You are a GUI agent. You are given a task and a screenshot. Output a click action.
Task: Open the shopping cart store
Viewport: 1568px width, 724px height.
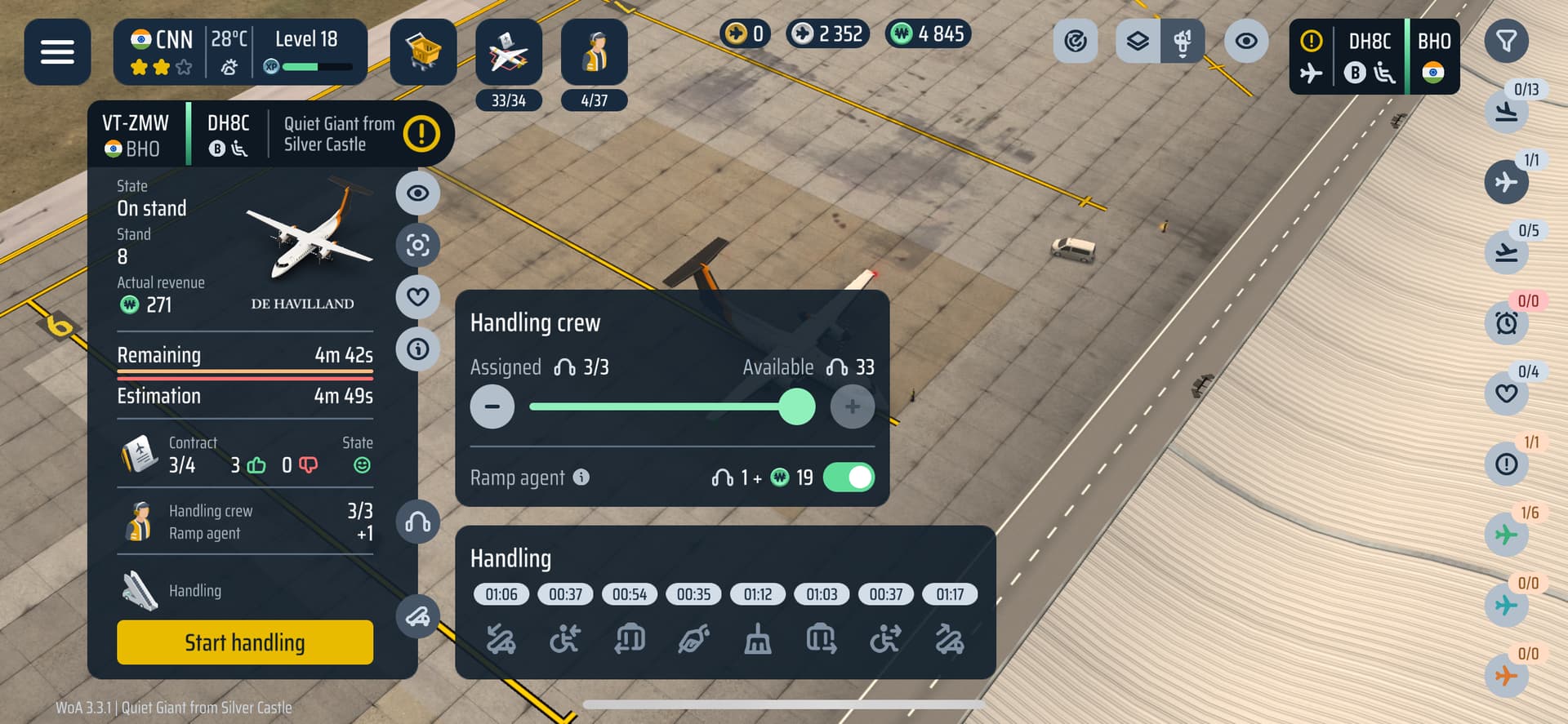(423, 52)
